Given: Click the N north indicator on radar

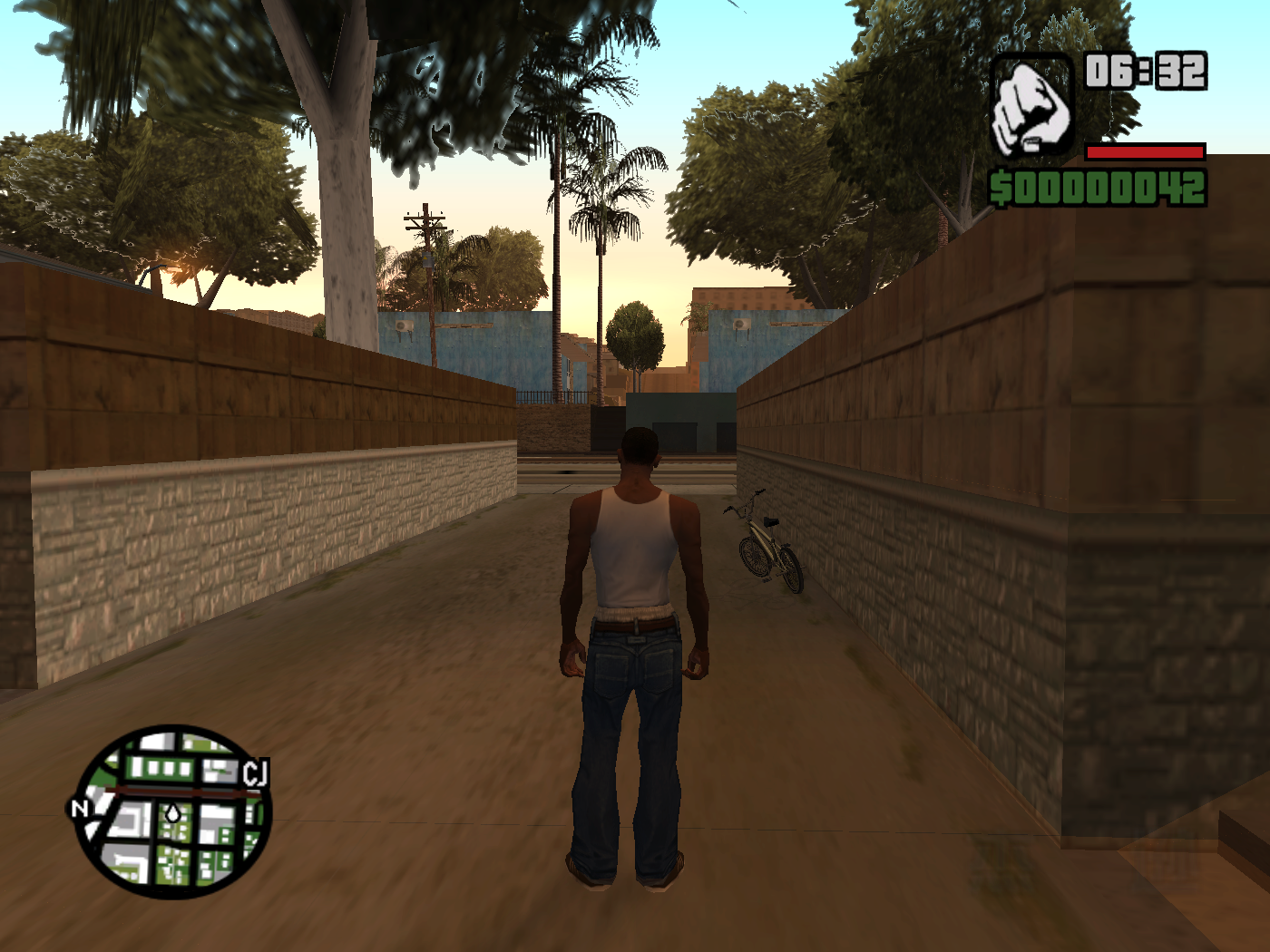Looking at the screenshot, I should coord(81,808).
